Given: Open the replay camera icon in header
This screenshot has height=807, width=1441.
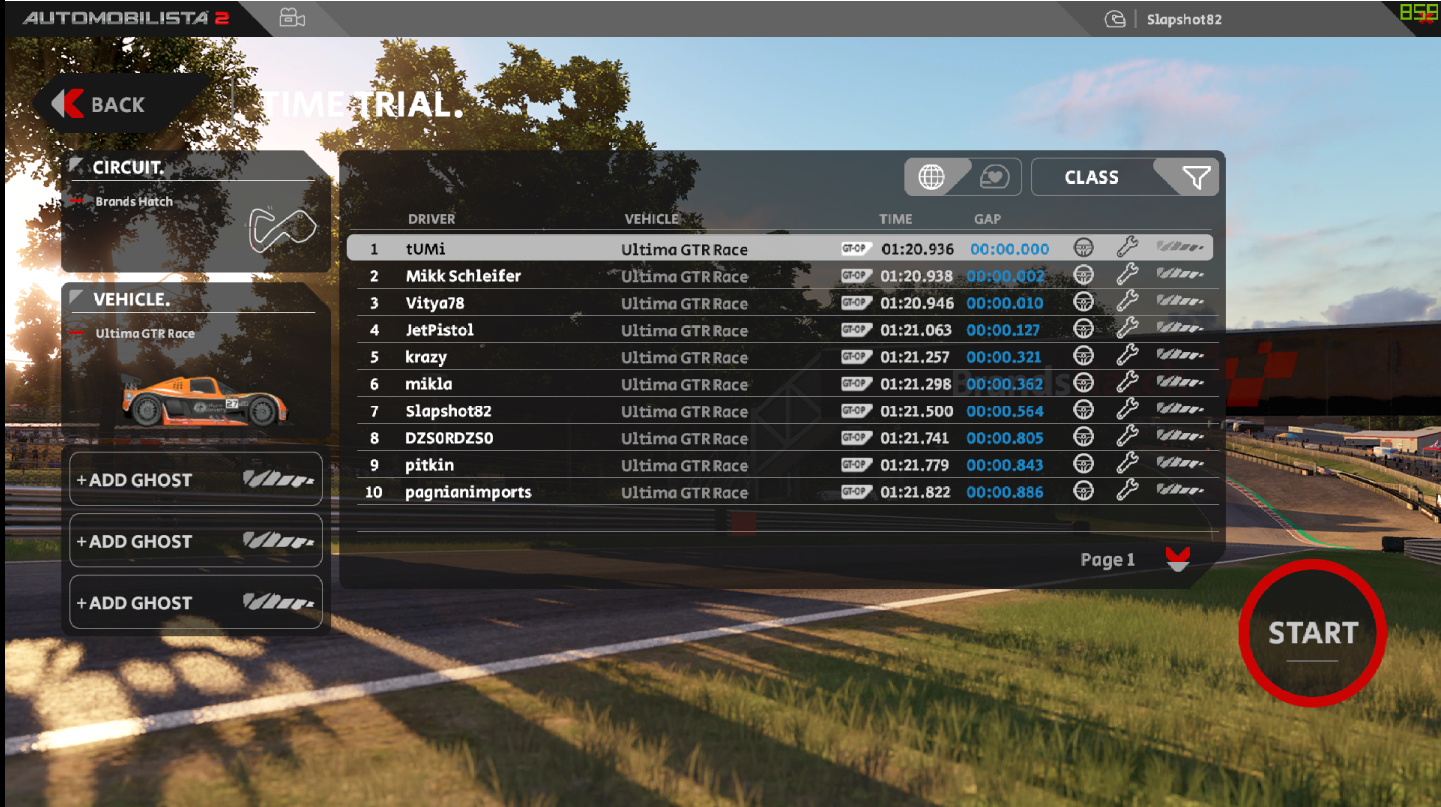Looking at the screenshot, I should [292, 18].
